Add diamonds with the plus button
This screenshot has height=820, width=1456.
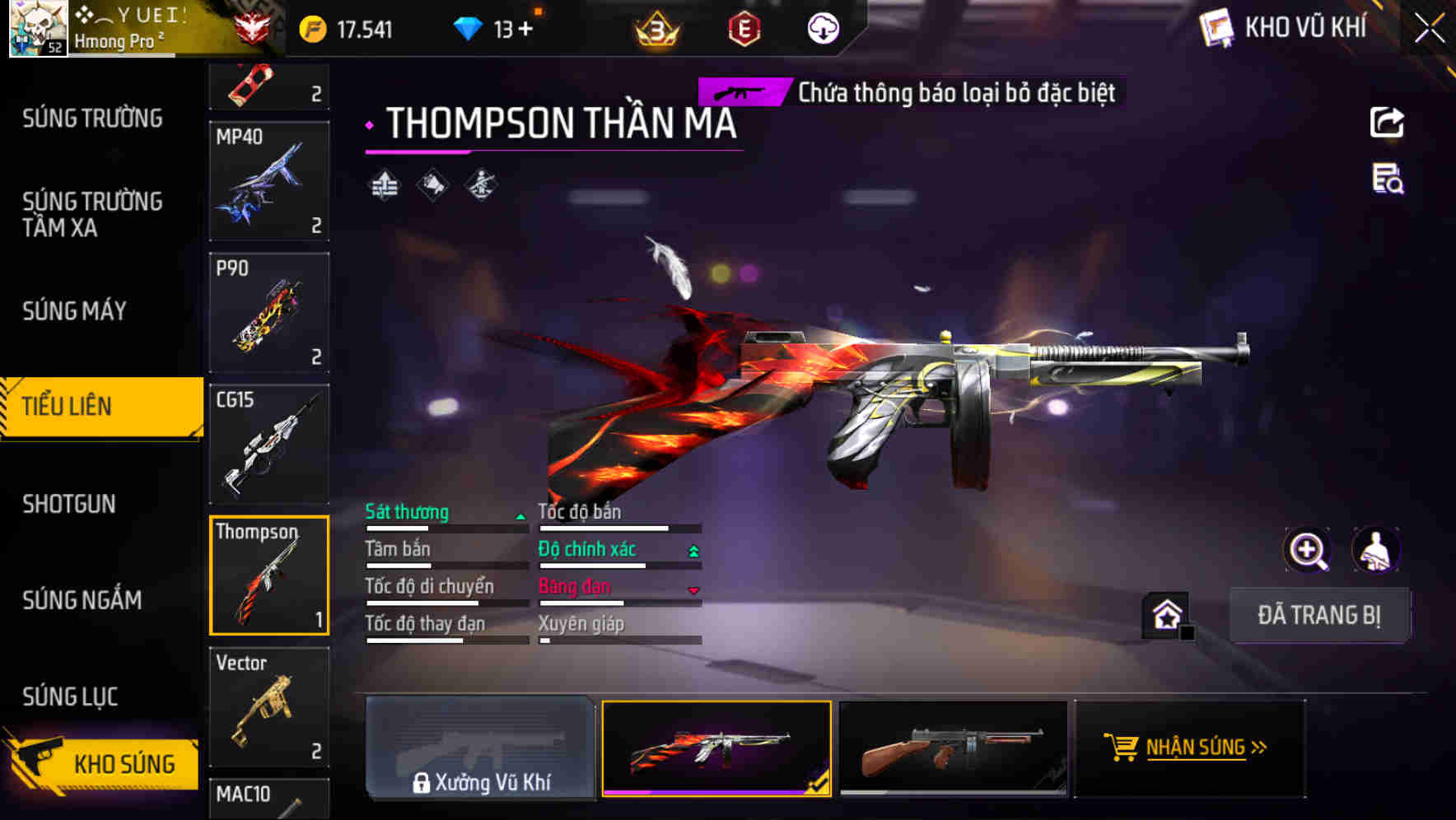[525, 30]
